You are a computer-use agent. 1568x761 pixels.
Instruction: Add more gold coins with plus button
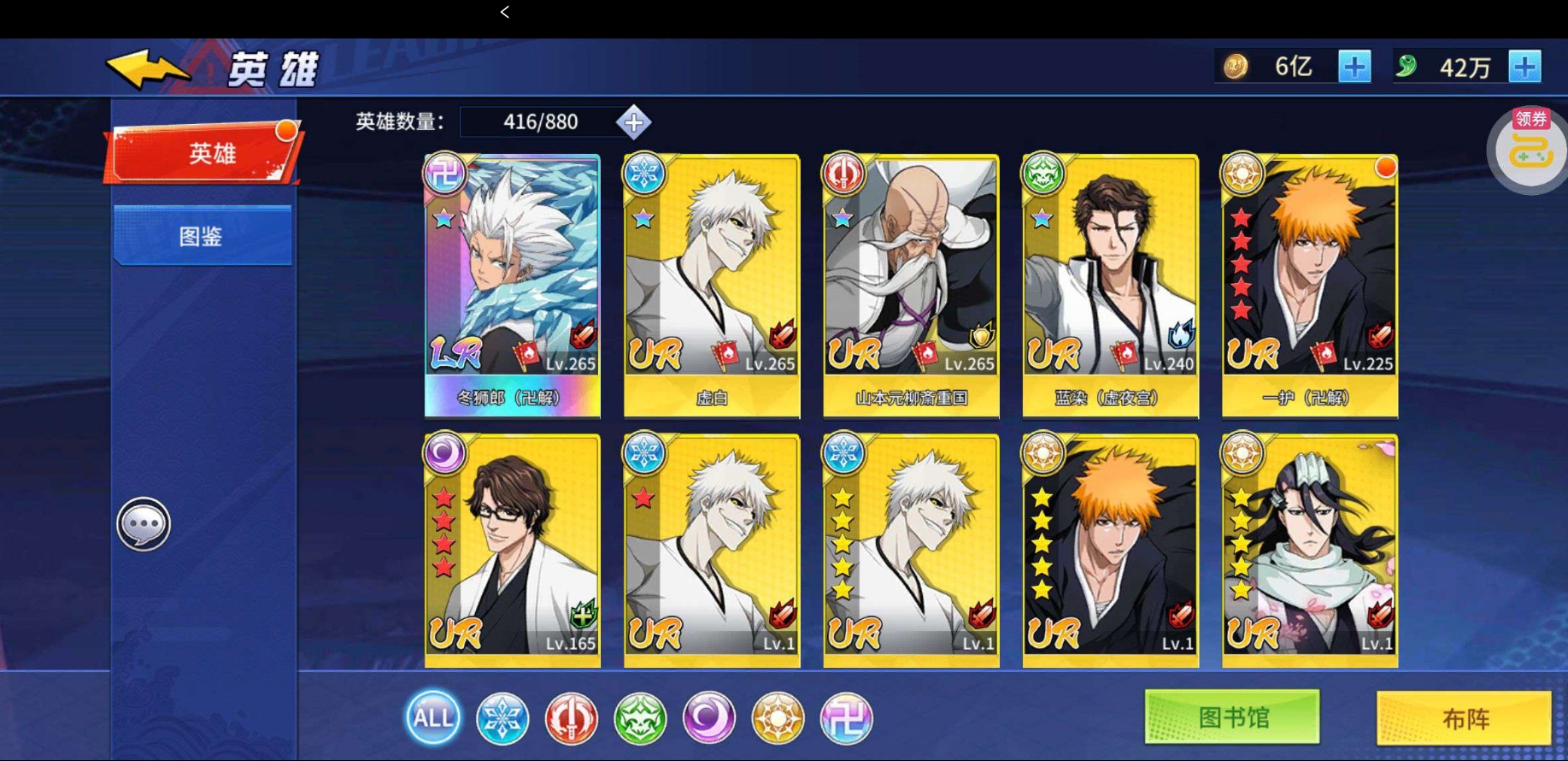tap(1354, 67)
